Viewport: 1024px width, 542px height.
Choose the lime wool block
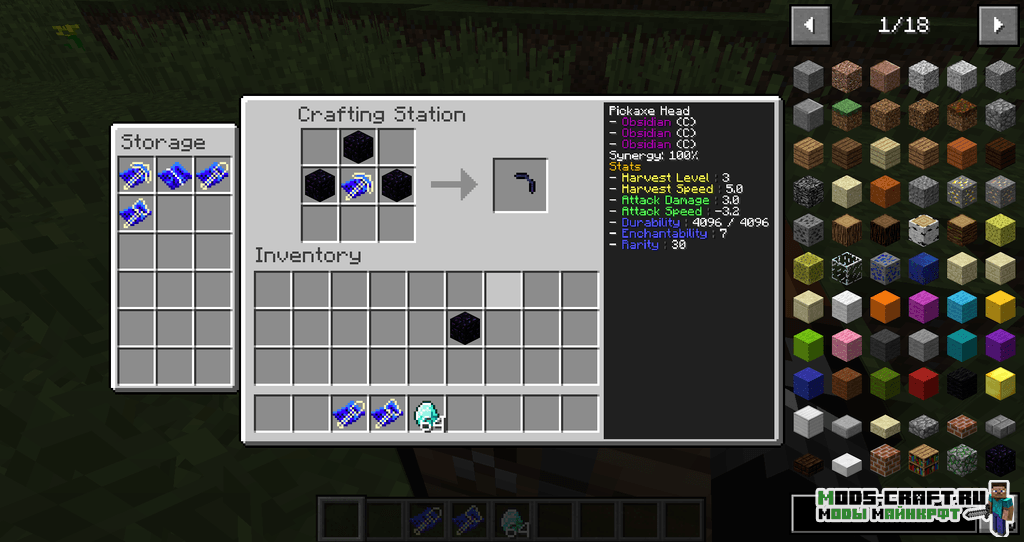click(808, 345)
